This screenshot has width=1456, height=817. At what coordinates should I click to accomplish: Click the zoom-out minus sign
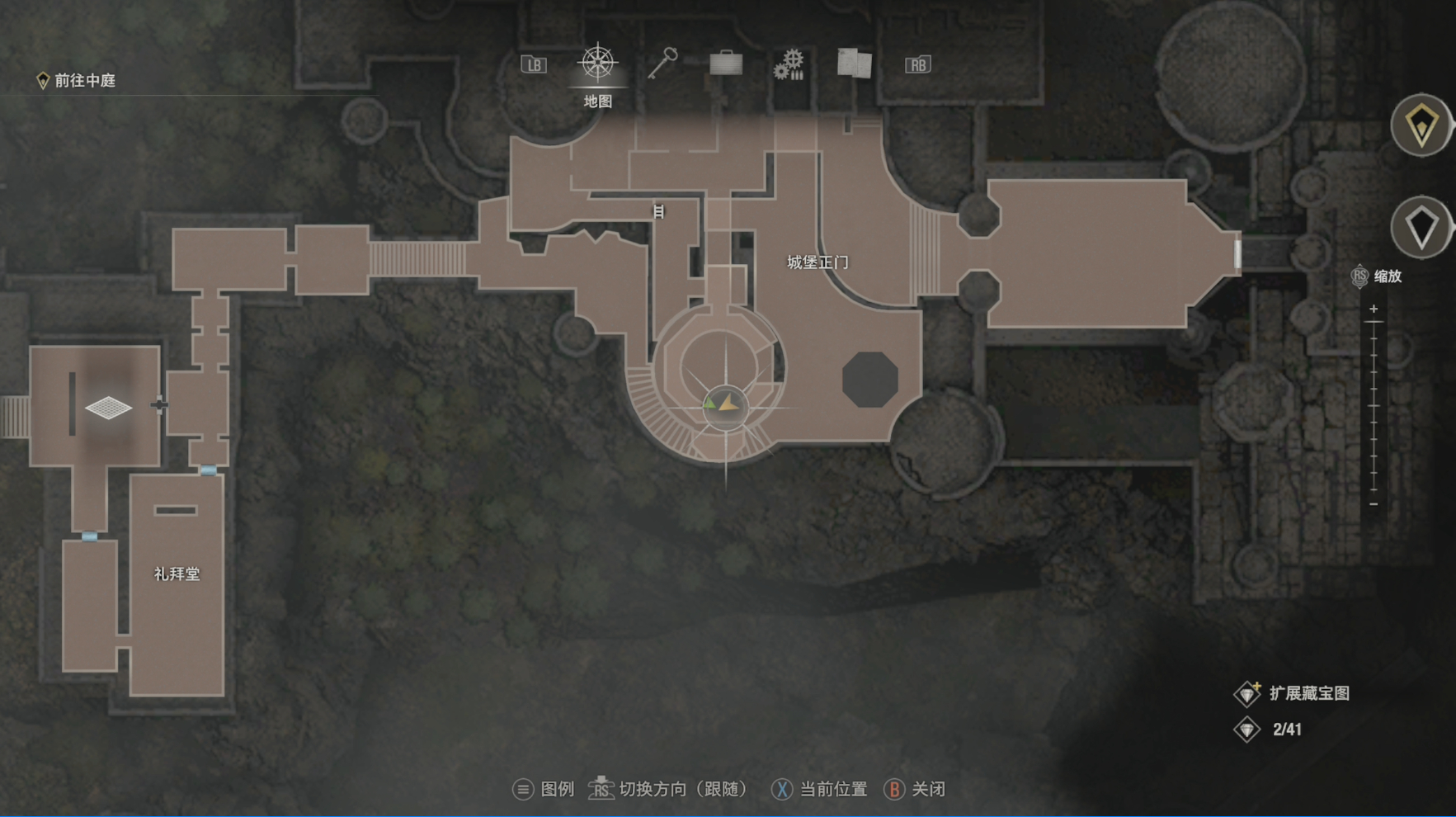1374,504
